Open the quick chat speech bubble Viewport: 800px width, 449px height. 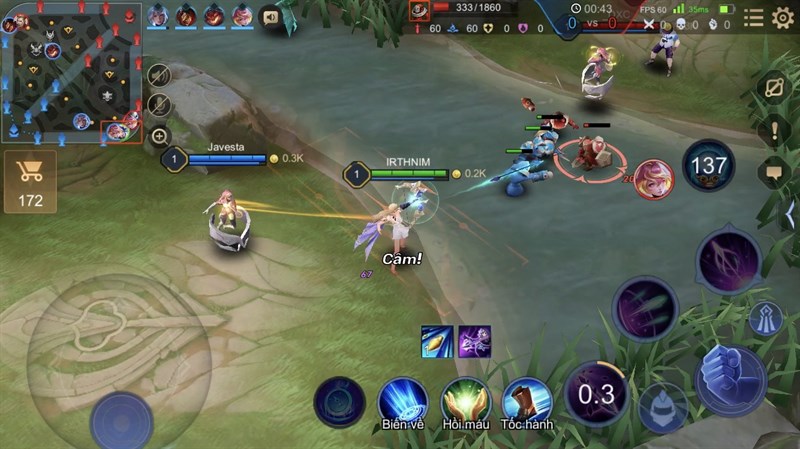[x=774, y=173]
